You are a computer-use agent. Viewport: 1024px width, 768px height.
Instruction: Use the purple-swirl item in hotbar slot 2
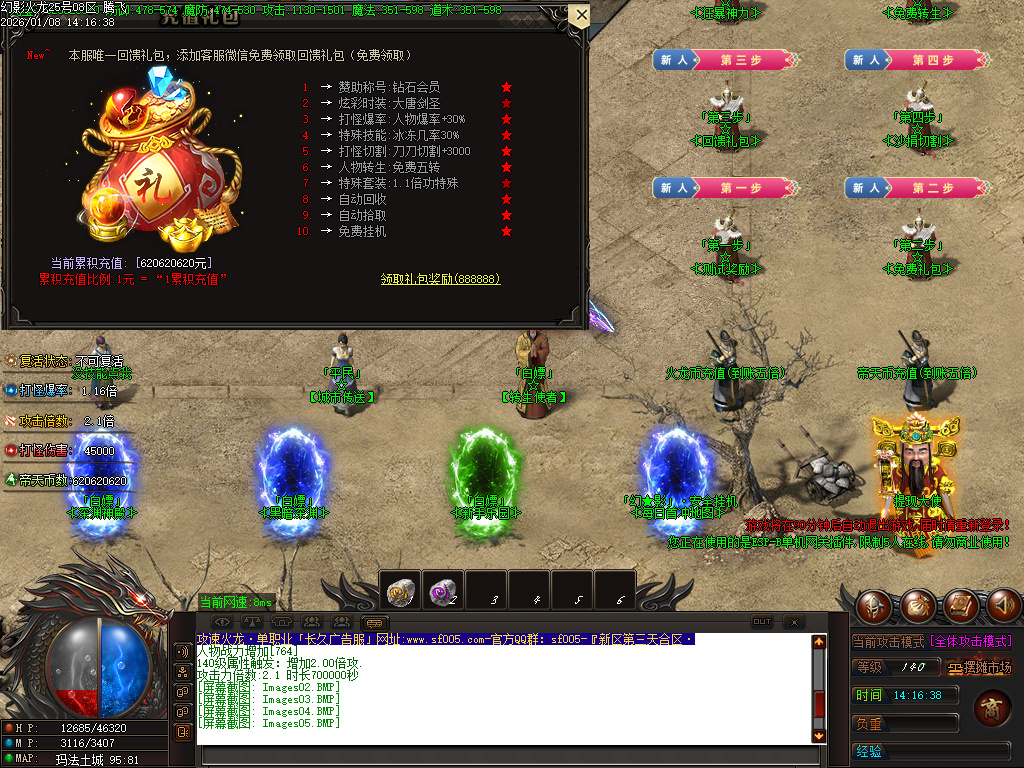click(x=443, y=591)
